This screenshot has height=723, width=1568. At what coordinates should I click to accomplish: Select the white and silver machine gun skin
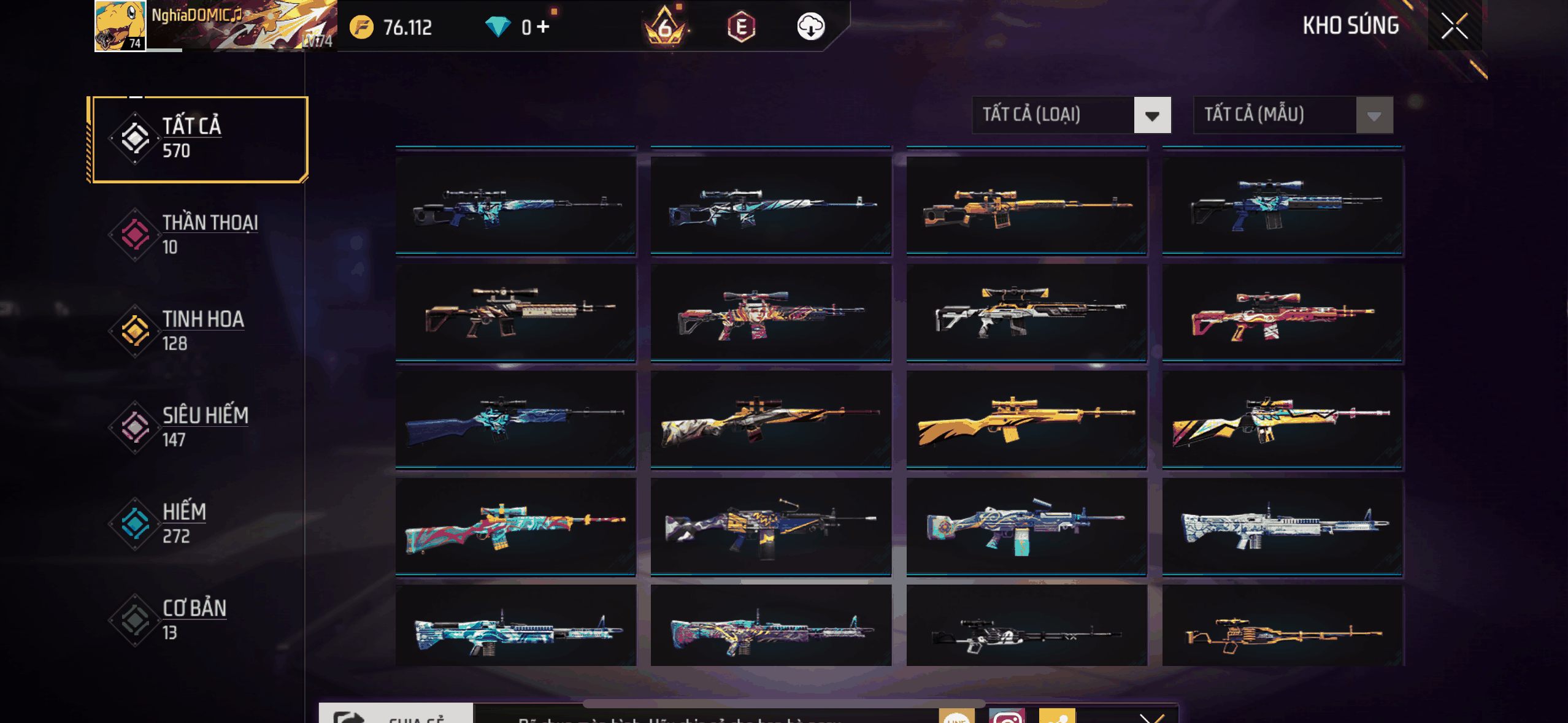point(1282,526)
